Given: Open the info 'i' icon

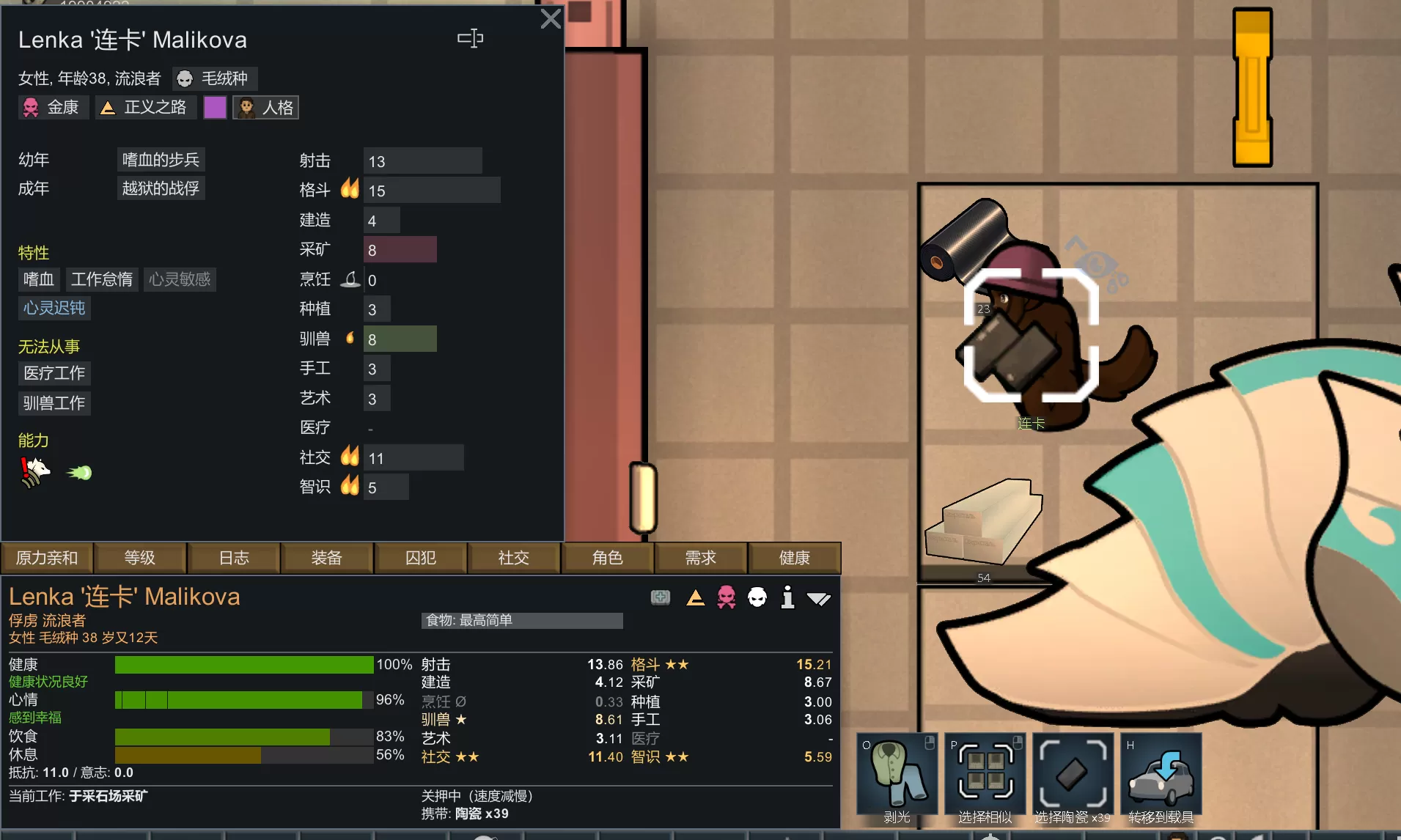Looking at the screenshot, I should click(x=787, y=598).
